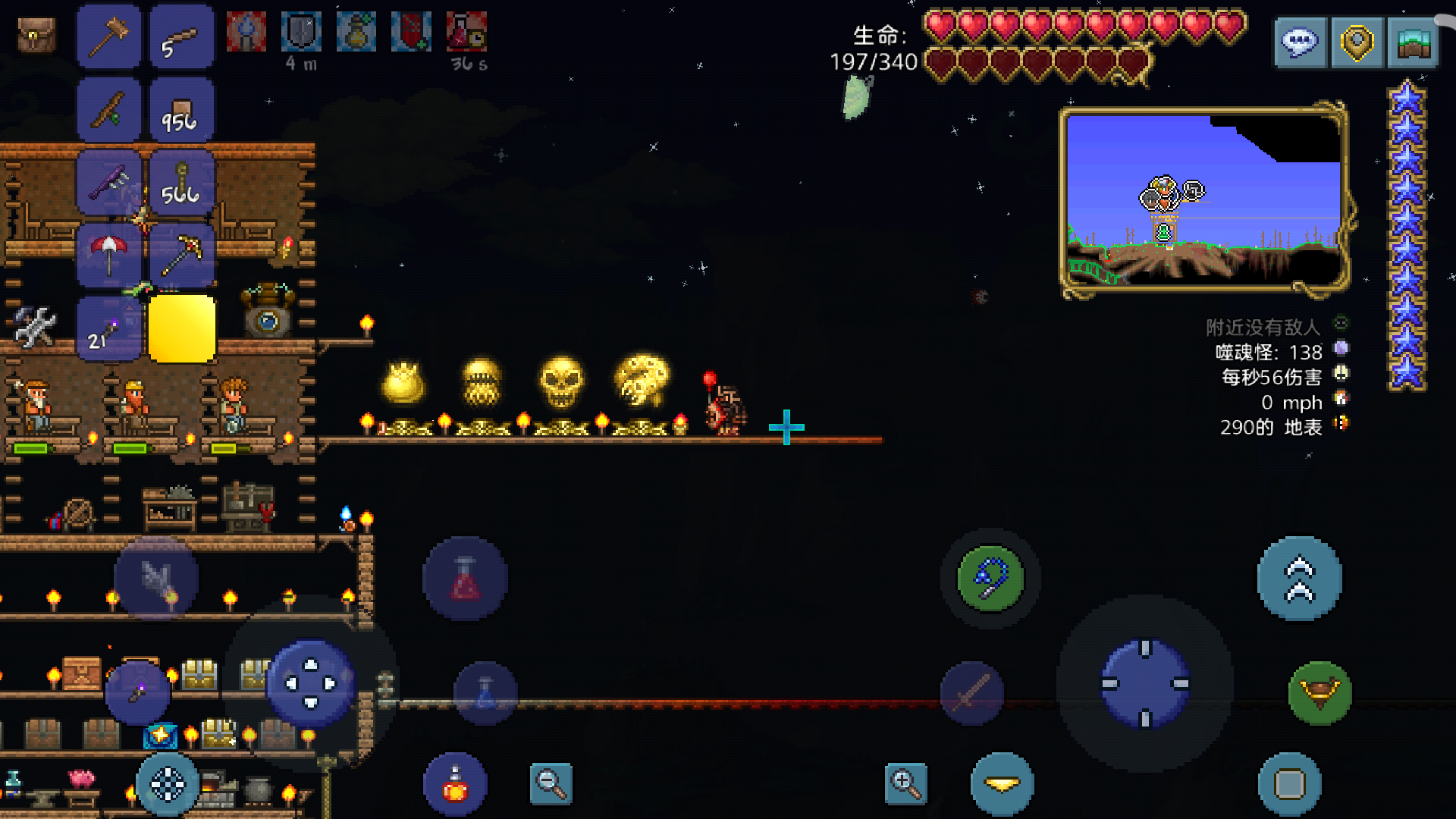
Task: Tap the drop-down platform arrow button
Action: (1002, 785)
